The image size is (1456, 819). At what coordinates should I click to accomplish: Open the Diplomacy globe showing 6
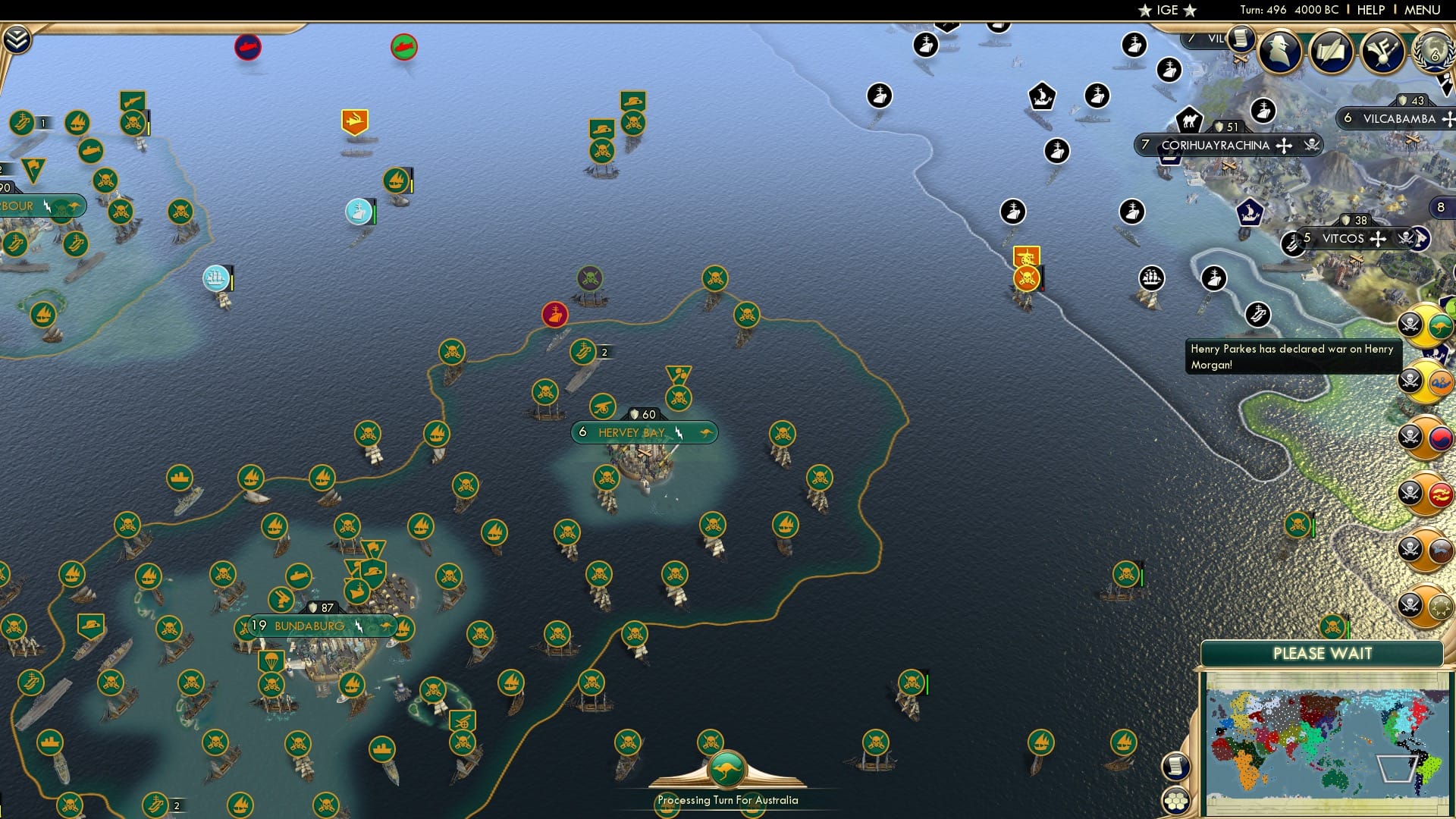1432,52
